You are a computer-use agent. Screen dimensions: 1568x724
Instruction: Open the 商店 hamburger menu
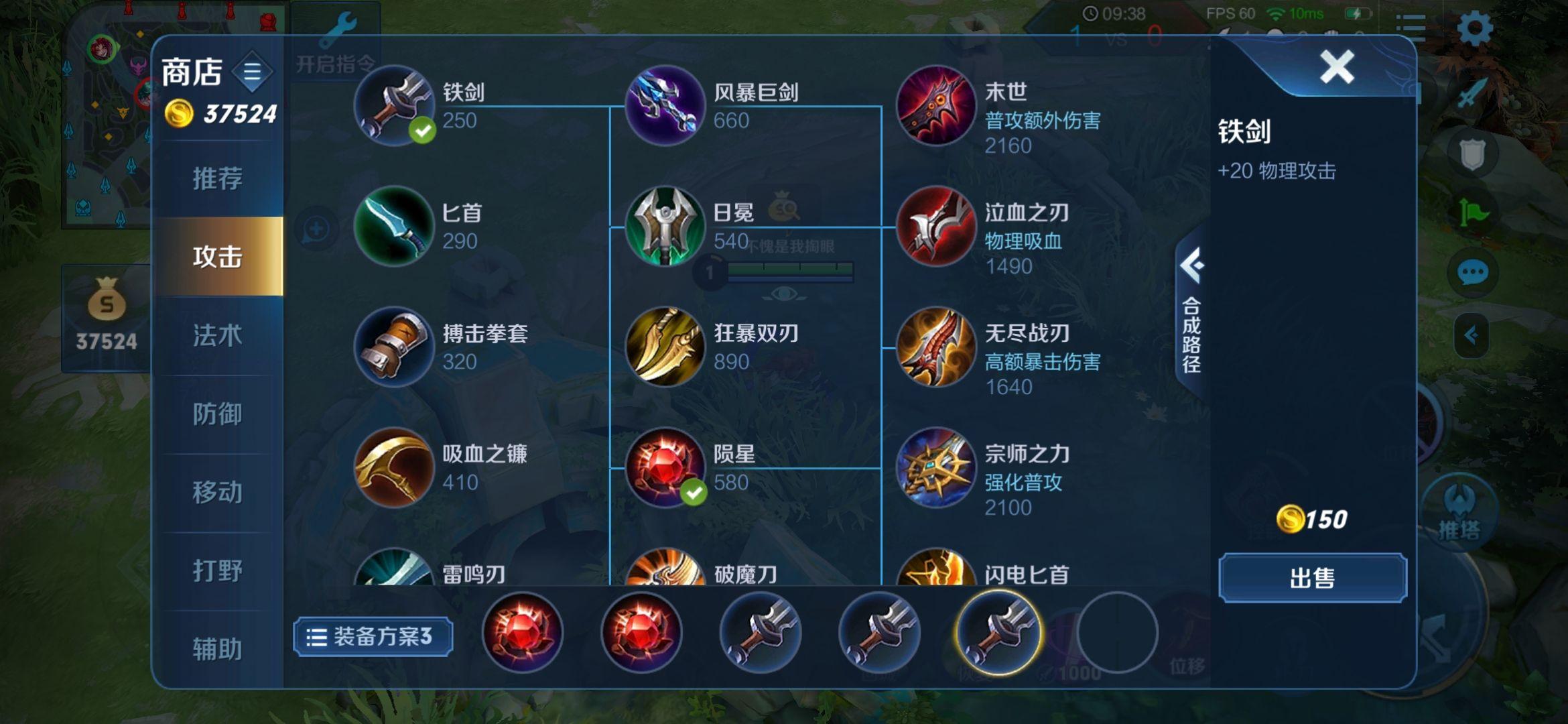tap(253, 73)
